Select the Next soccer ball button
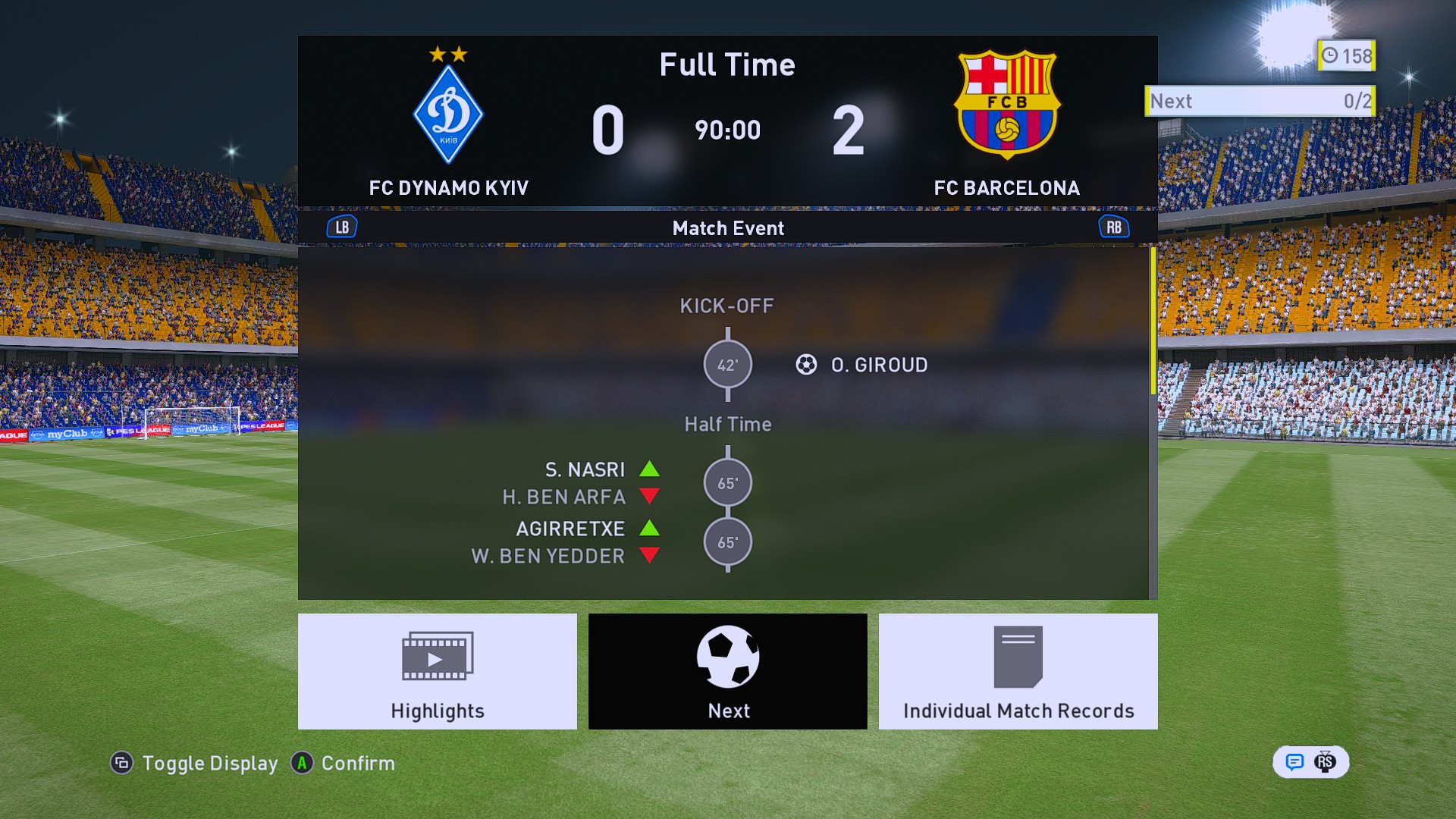Viewport: 1456px width, 819px height. 727,671
